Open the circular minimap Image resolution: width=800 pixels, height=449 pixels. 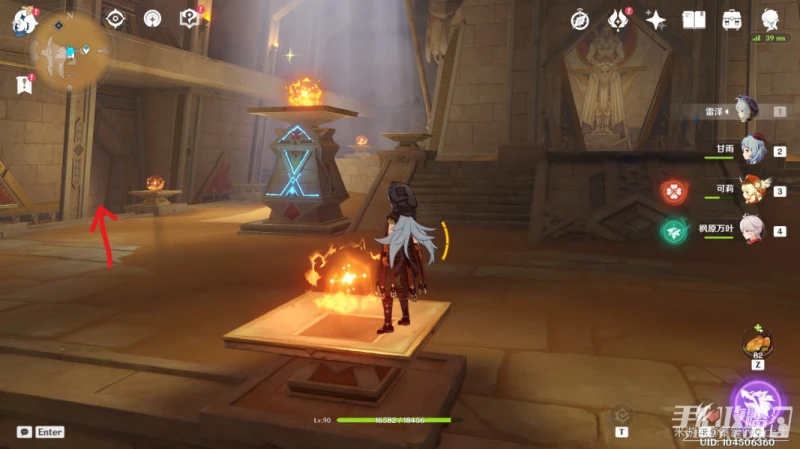[70, 50]
